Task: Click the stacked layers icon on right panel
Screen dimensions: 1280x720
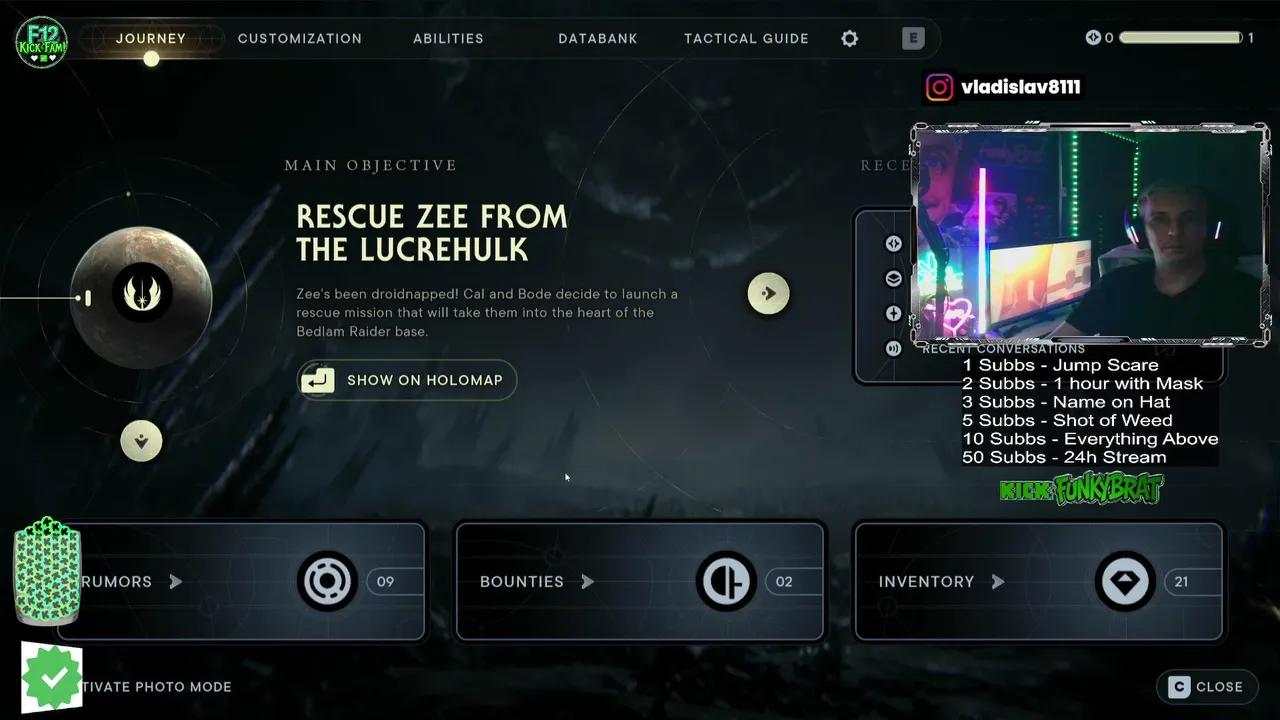Action: [893, 278]
